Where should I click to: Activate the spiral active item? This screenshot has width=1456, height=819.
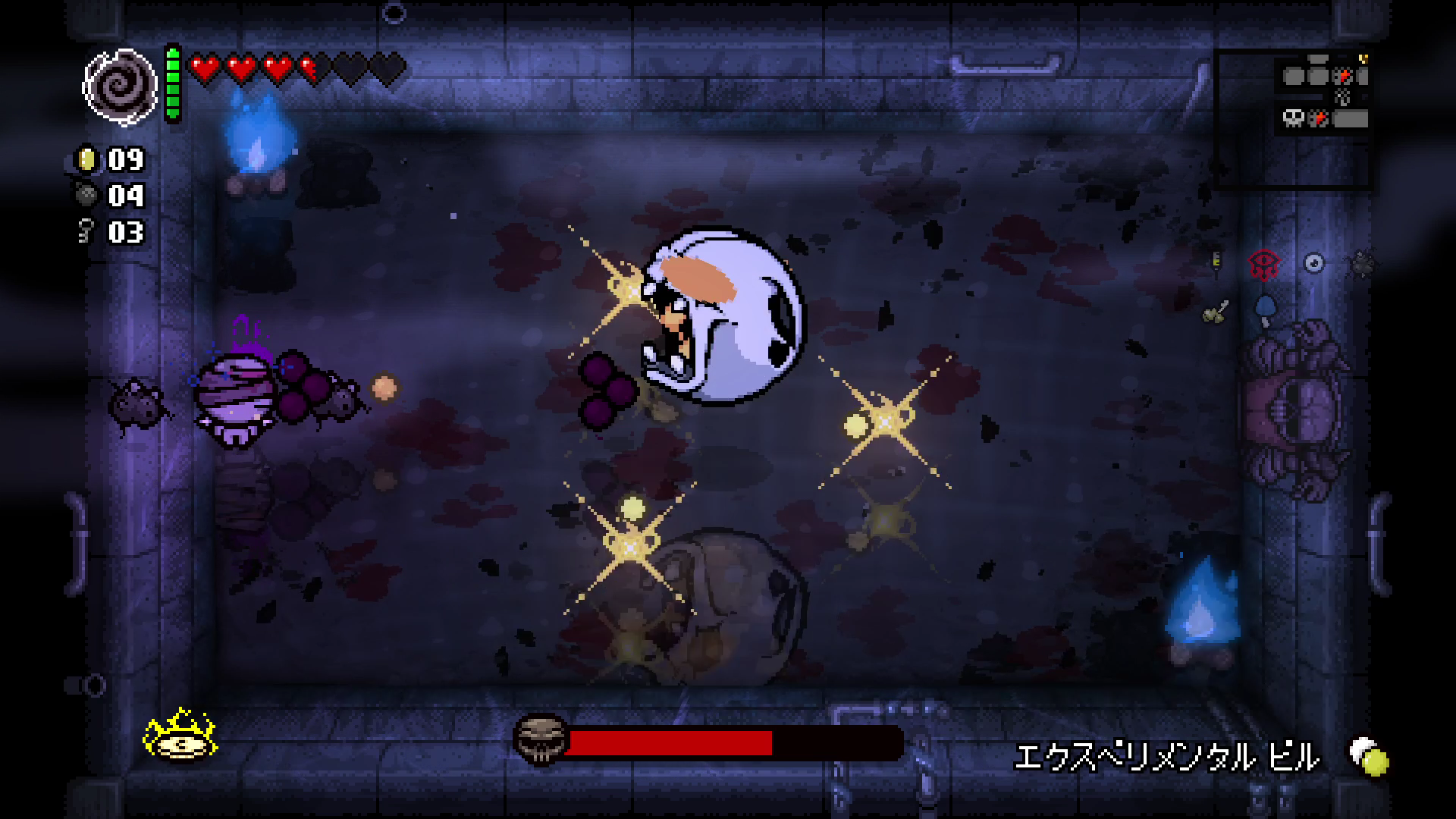119,86
